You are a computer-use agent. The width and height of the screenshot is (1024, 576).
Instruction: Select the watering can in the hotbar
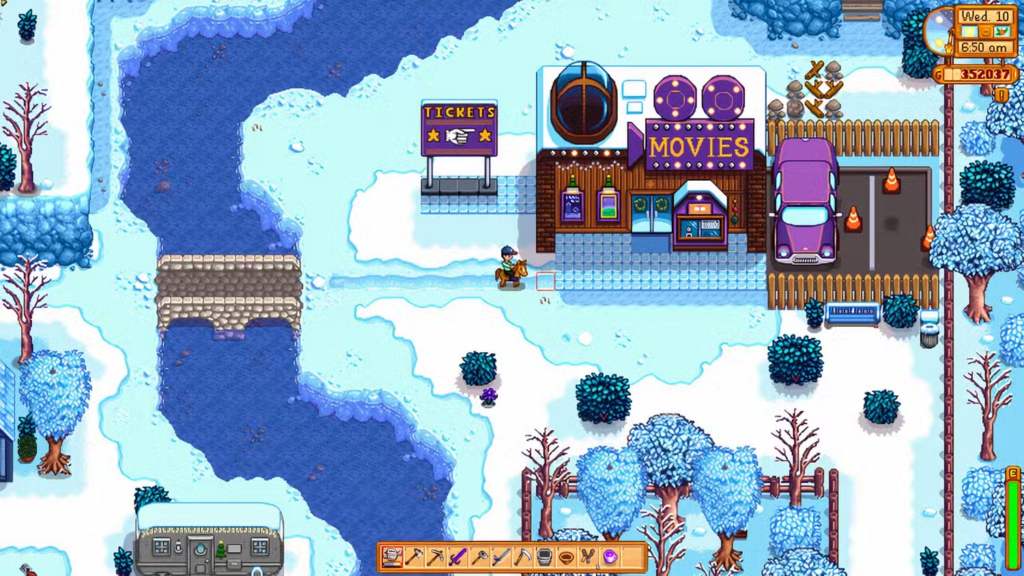(392, 557)
